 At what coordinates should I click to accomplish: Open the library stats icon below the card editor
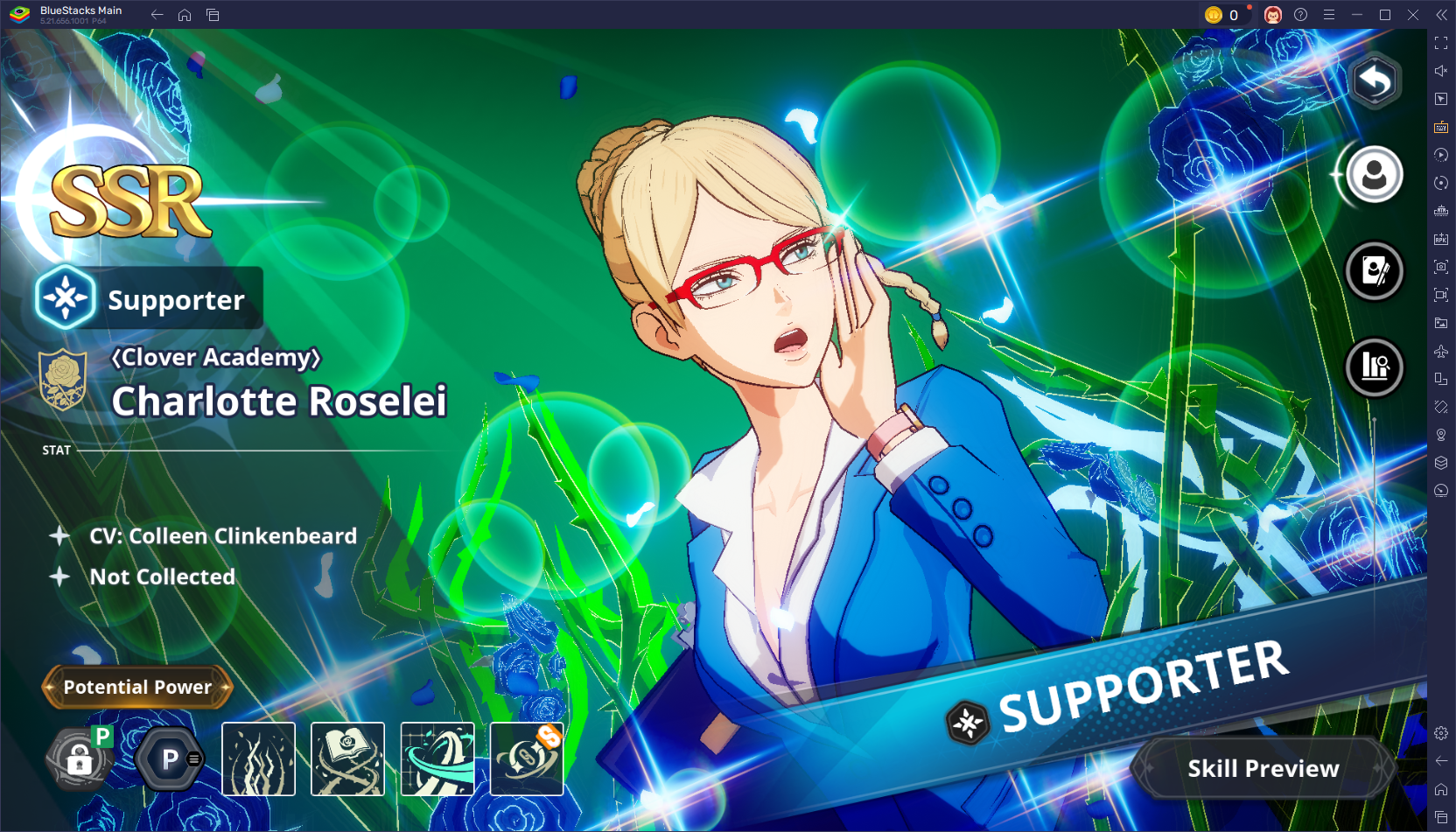tap(1374, 368)
